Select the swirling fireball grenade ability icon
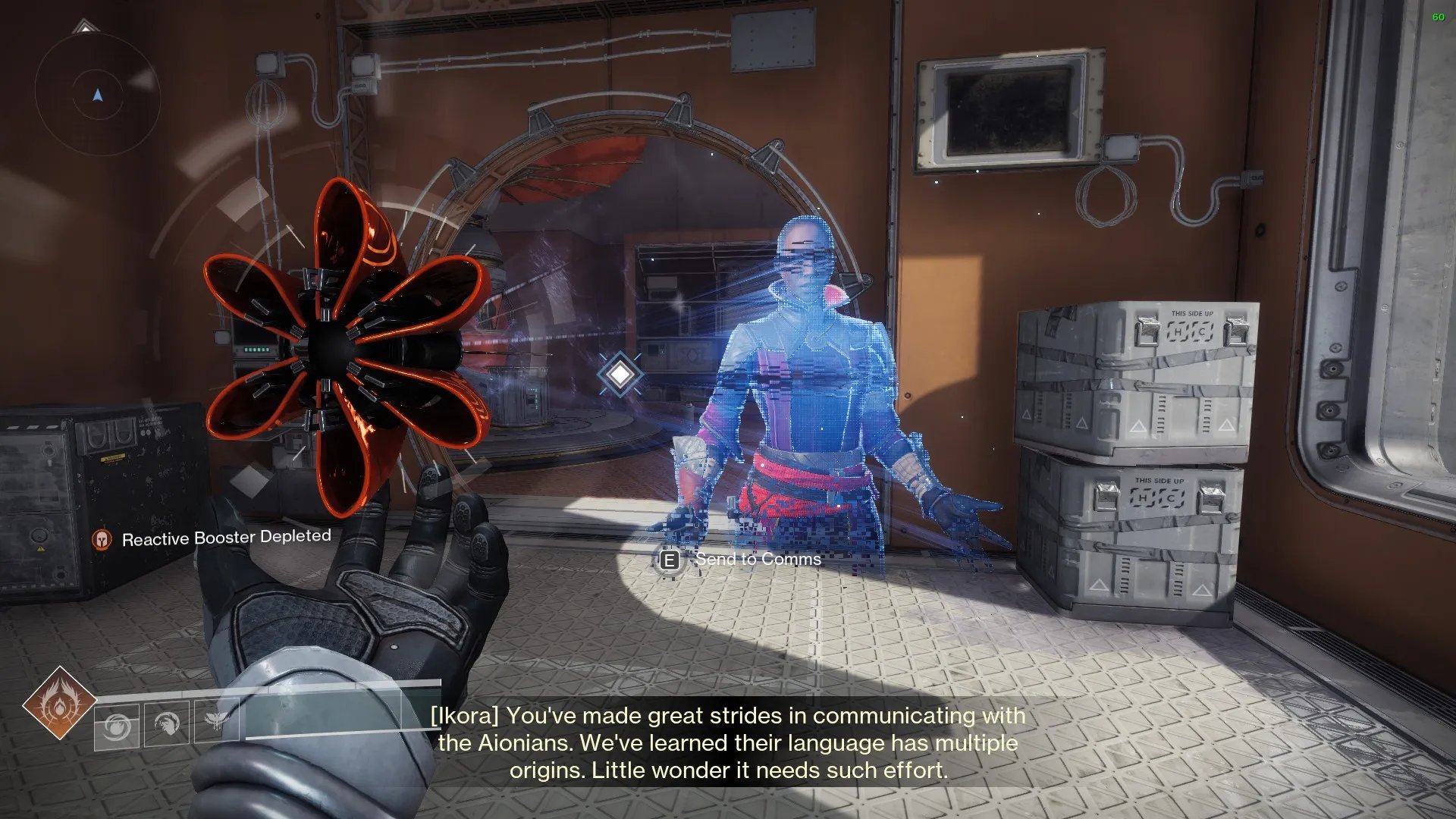1456x819 pixels. click(x=117, y=726)
